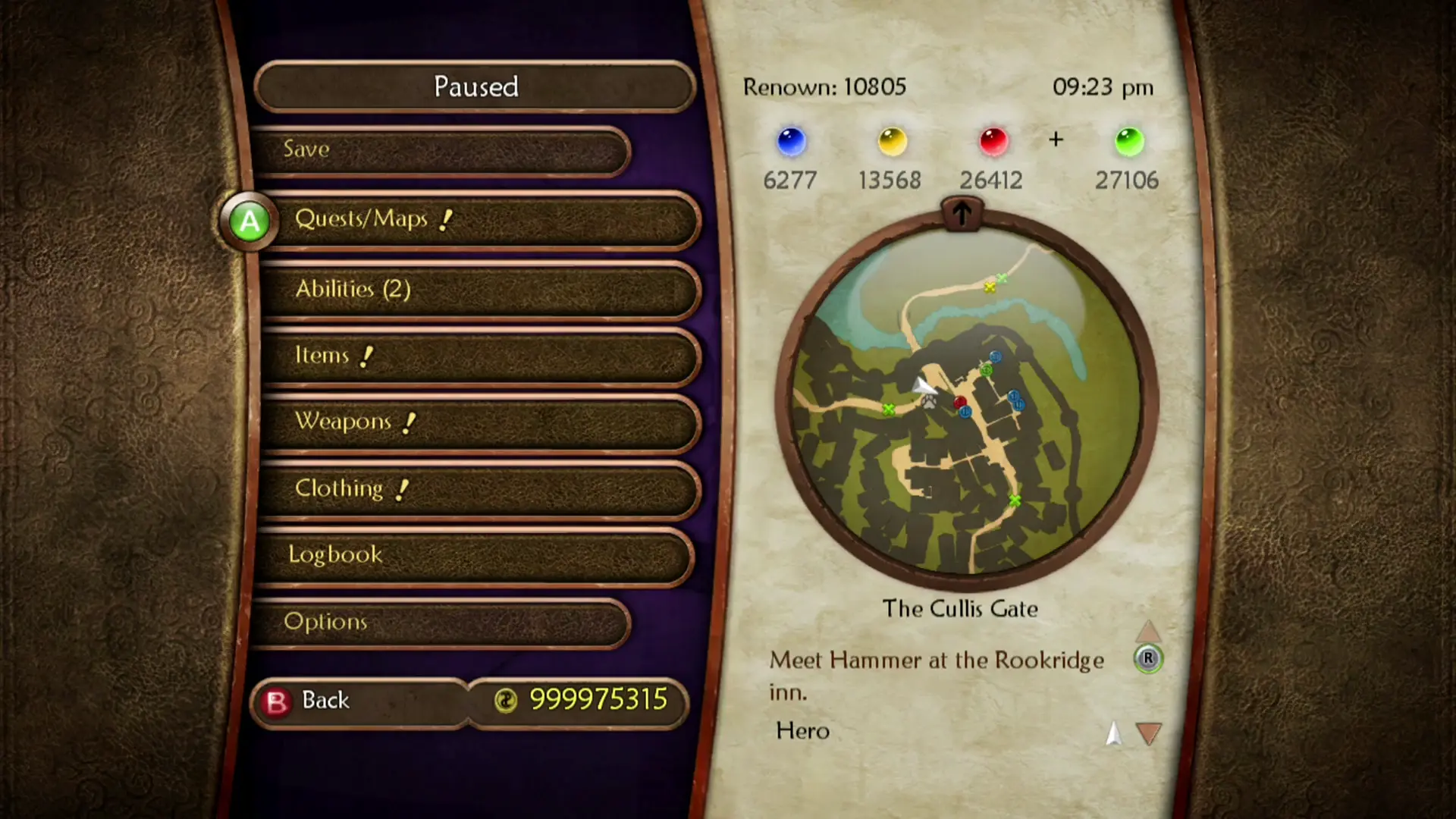Click the orange down arrow beside Hero
Viewport: 1456px width, 819px height.
(1149, 733)
